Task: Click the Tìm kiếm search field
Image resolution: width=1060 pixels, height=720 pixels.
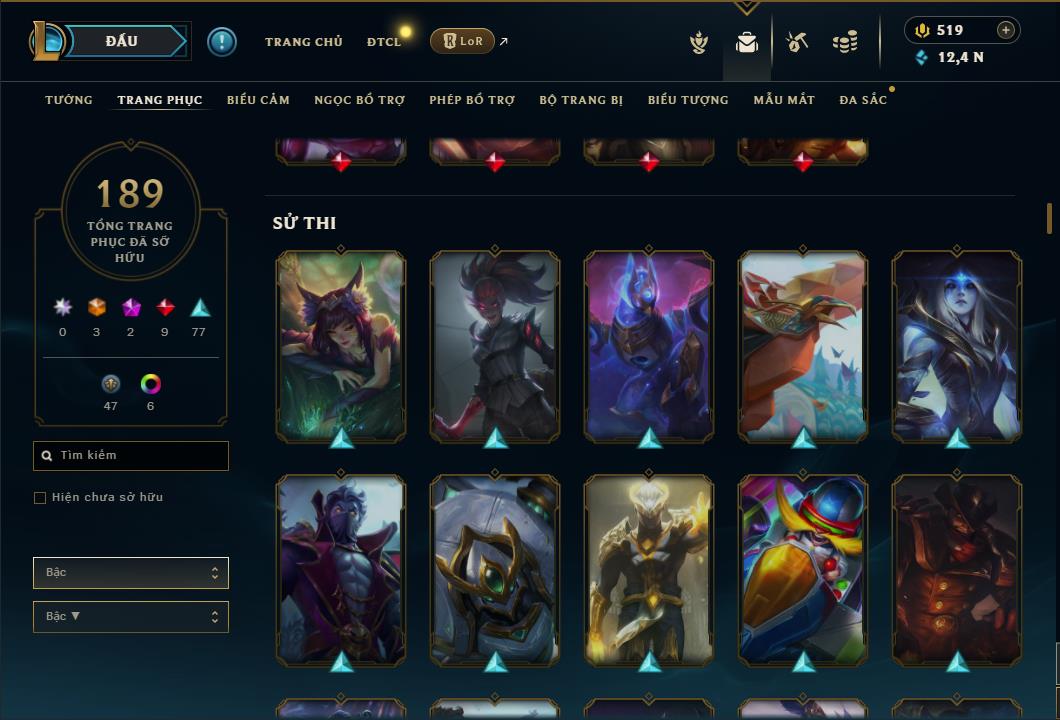Action: pos(131,456)
